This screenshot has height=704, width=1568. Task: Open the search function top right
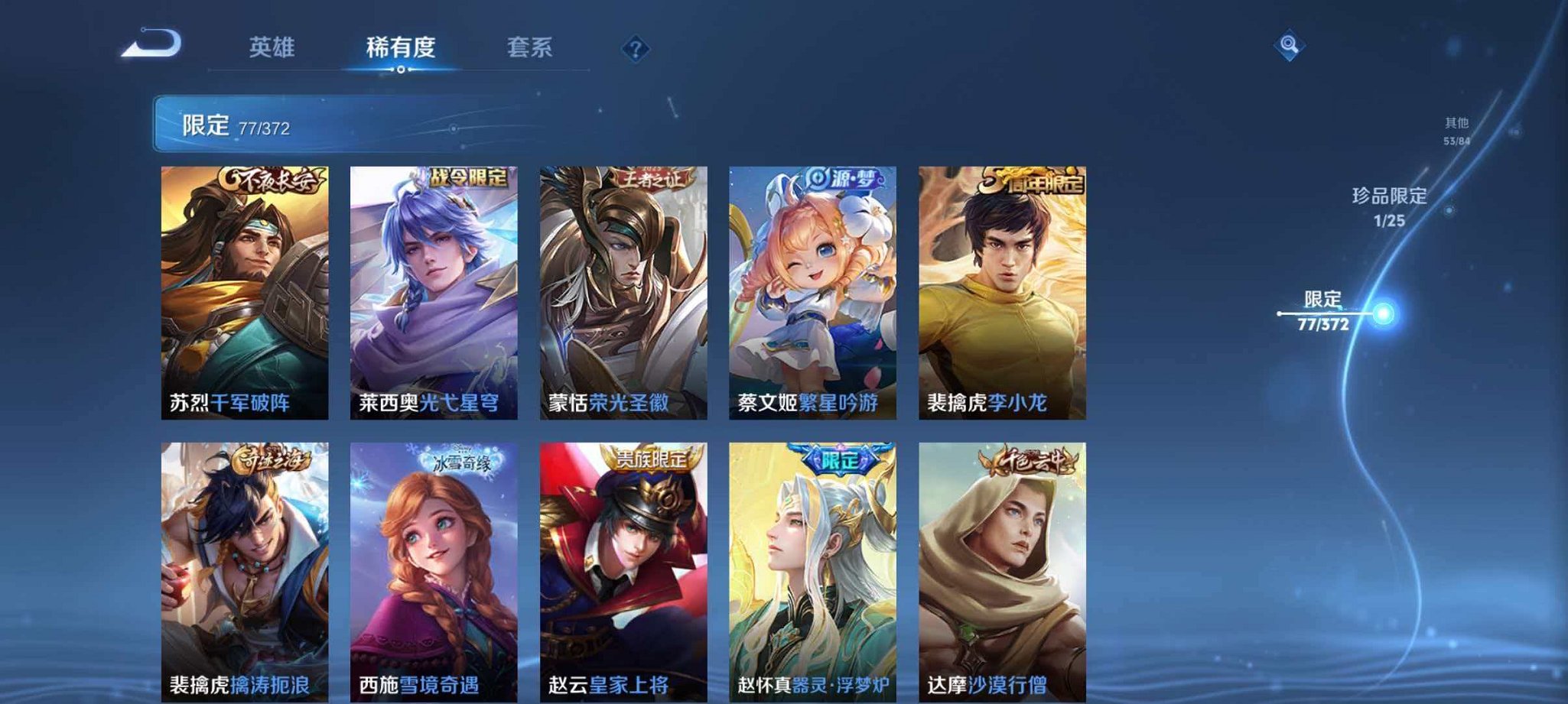pos(1285,47)
